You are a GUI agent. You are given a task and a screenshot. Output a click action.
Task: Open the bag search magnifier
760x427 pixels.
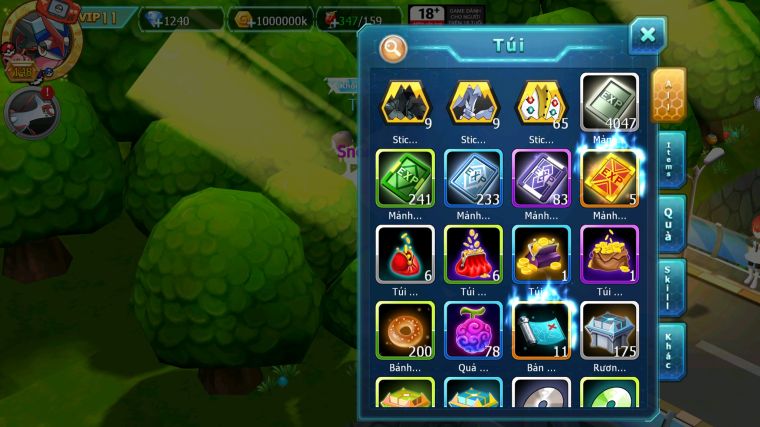394,47
